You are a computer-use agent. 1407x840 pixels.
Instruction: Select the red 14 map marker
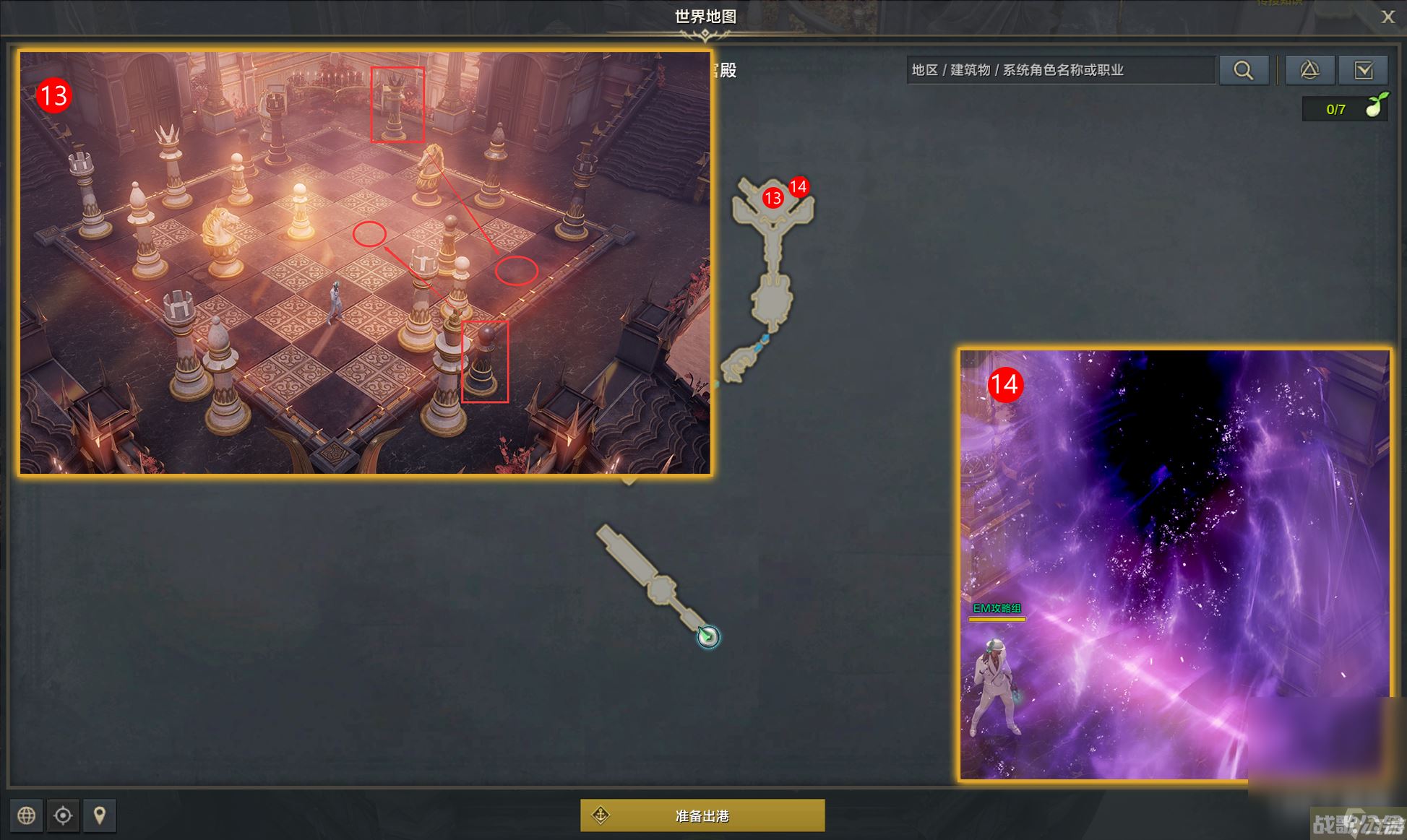click(798, 187)
